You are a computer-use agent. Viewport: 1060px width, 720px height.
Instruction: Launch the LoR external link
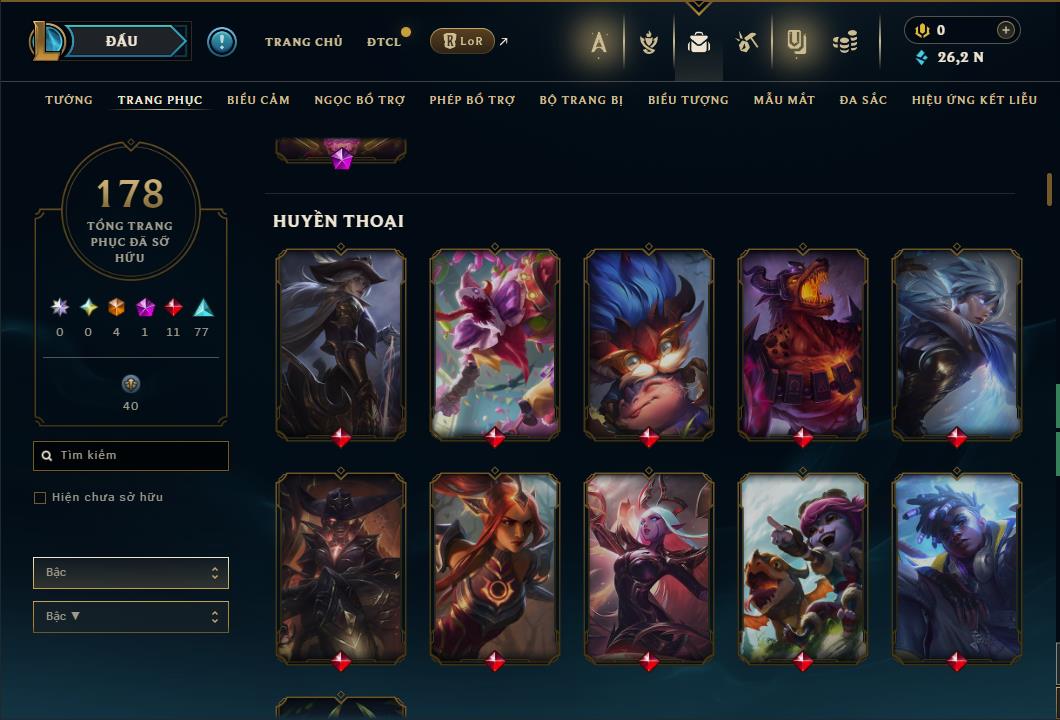(x=462, y=41)
